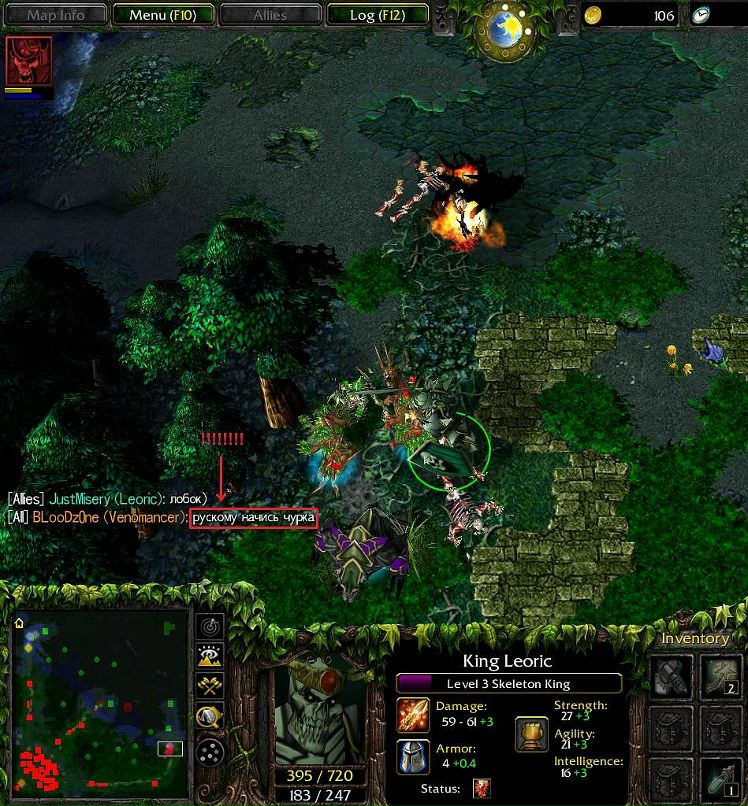This screenshot has width=748, height=806.
Task: Open the Menu (F10) button
Action: [161, 15]
